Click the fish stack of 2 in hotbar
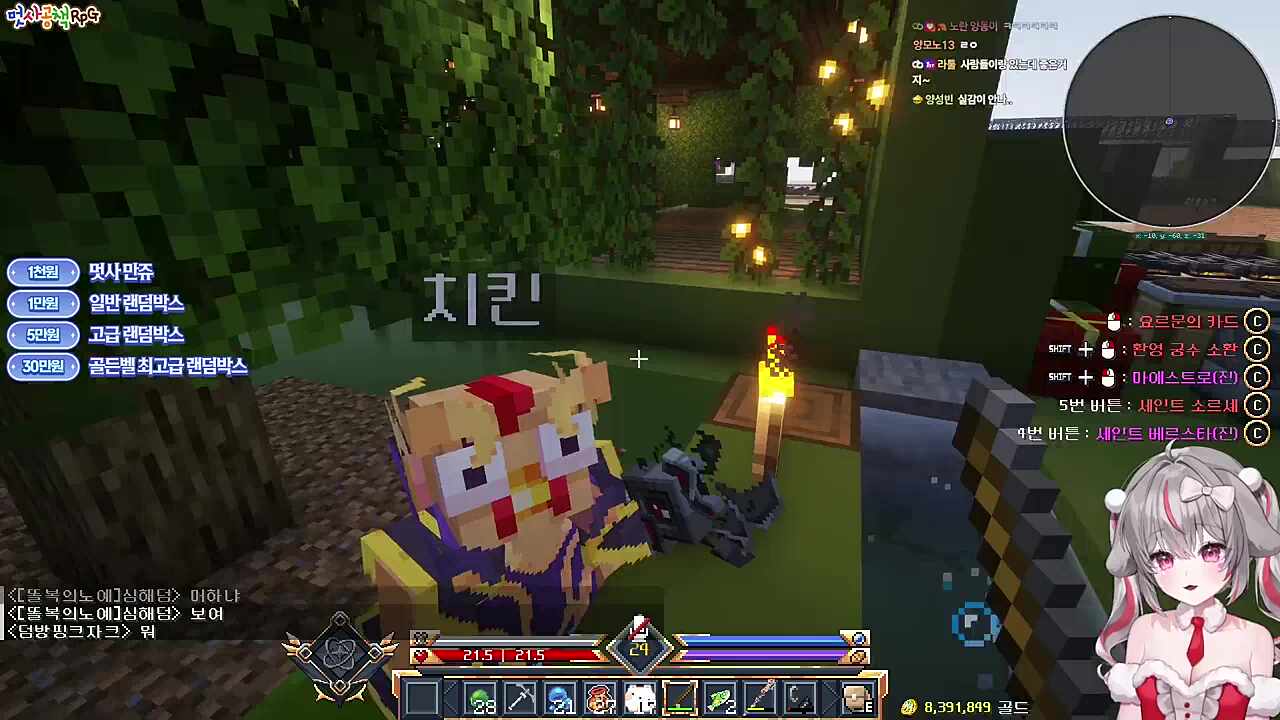The image size is (1280, 720). pyautogui.click(x=718, y=697)
